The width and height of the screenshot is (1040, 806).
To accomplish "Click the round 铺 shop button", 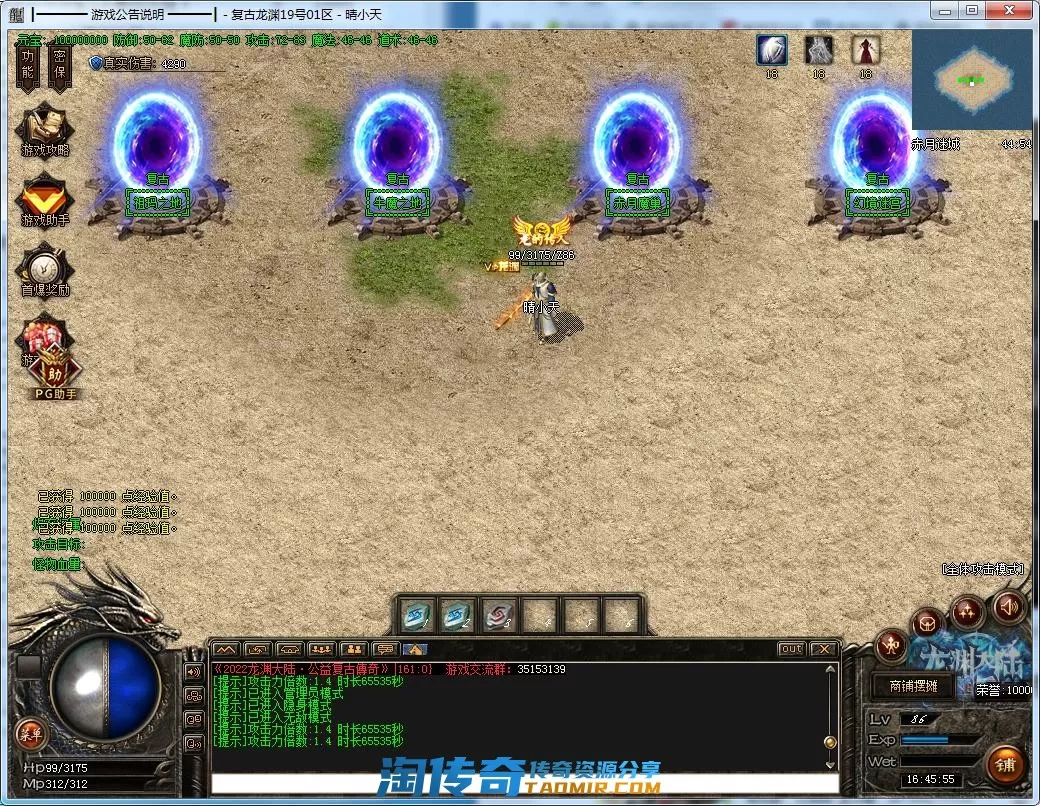I will click(1005, 766).
